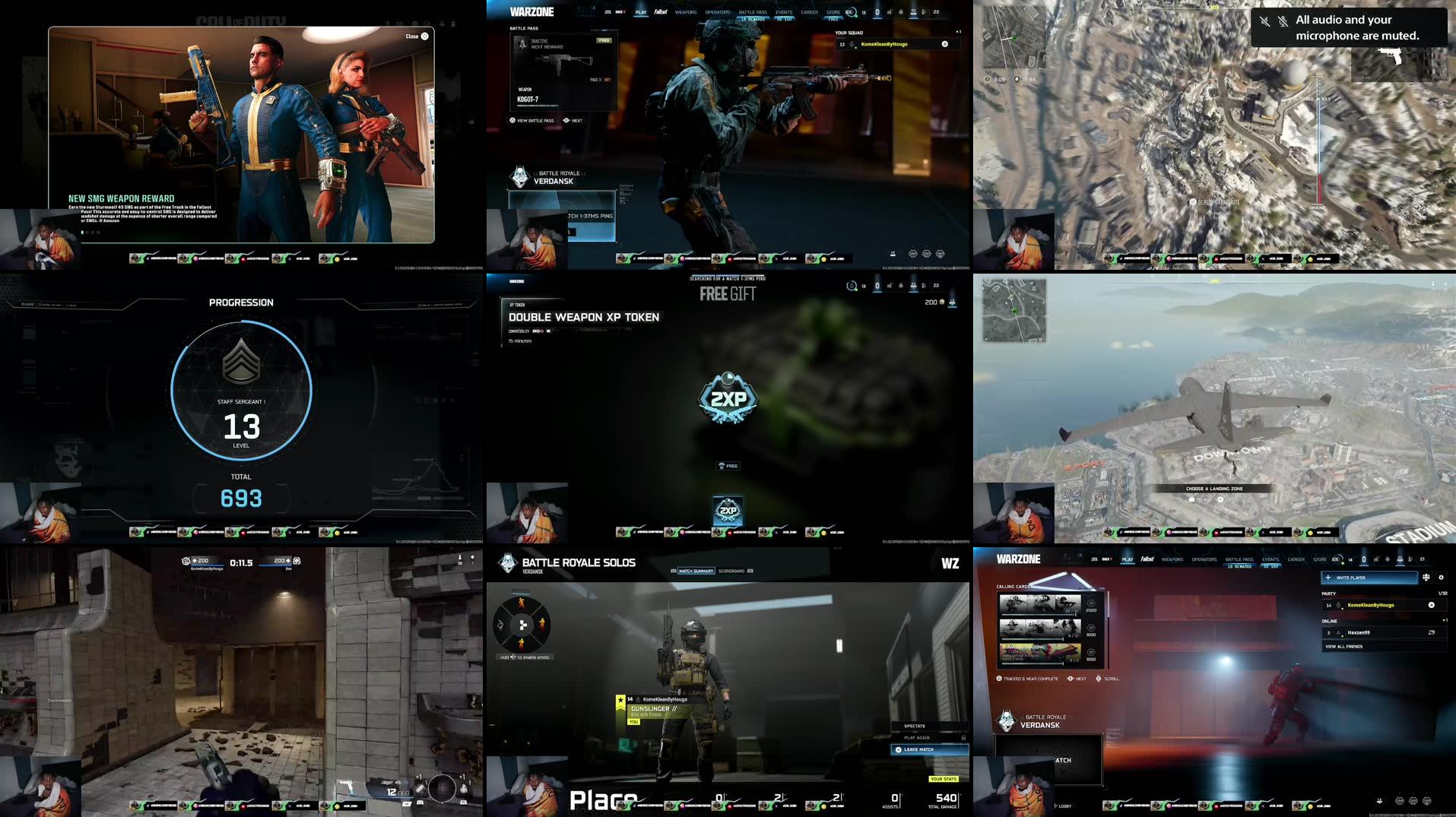The image size is (1456, 817).
Task: Switch to the Scoreboard tab on match summary
Action: [731, 572]
